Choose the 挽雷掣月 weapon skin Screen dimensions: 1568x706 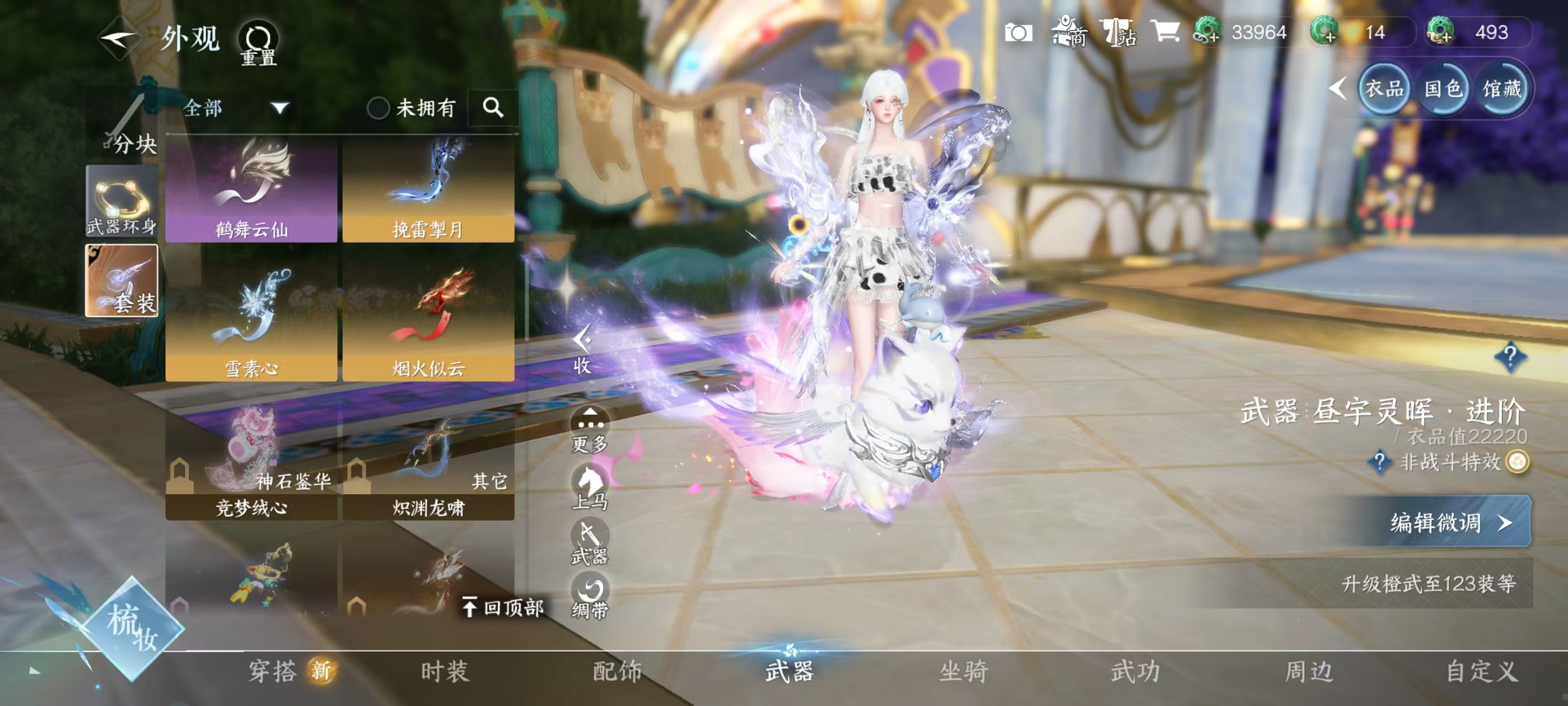428,190
